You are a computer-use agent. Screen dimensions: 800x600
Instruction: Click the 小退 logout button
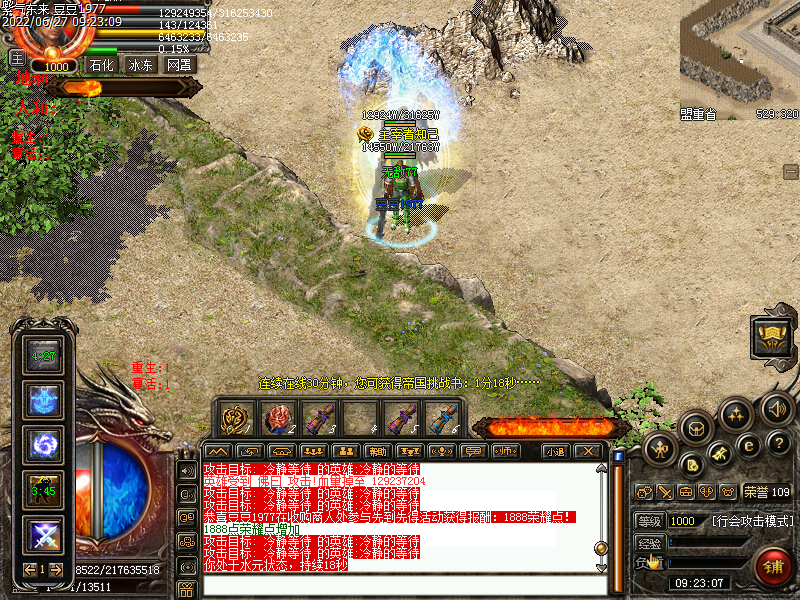[x=556, y=451]
